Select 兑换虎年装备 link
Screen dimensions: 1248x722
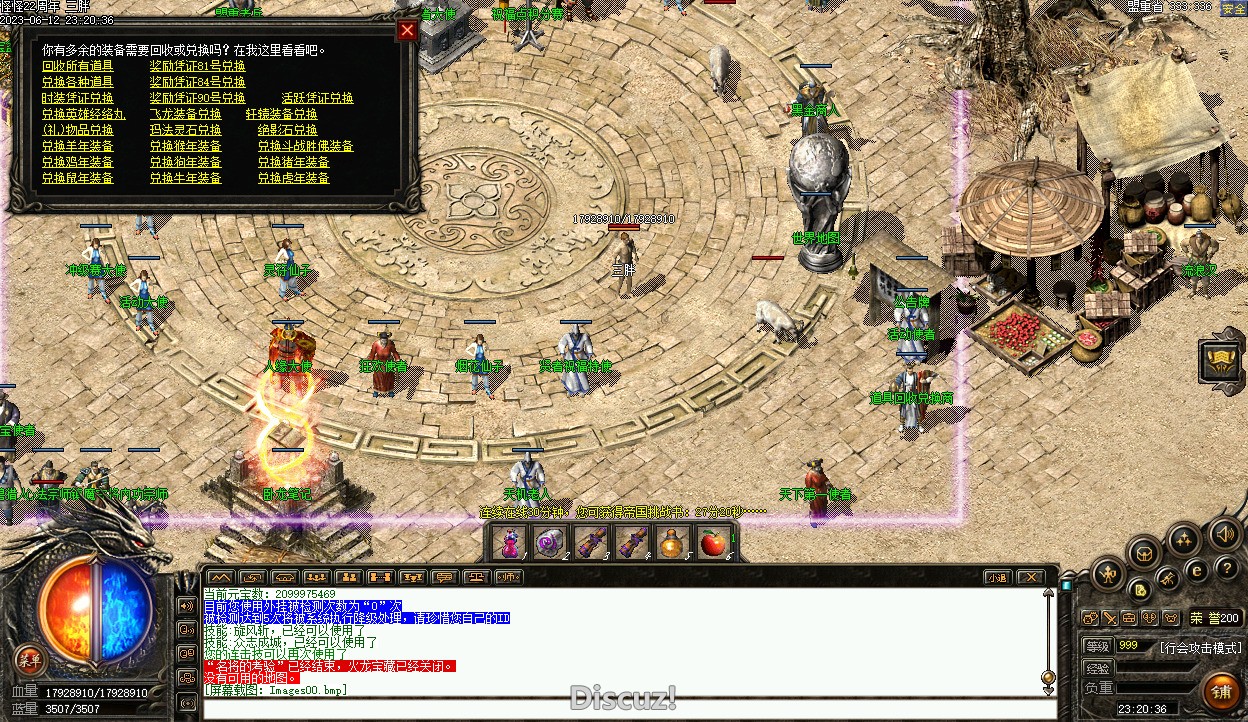(x=293, y=178)
